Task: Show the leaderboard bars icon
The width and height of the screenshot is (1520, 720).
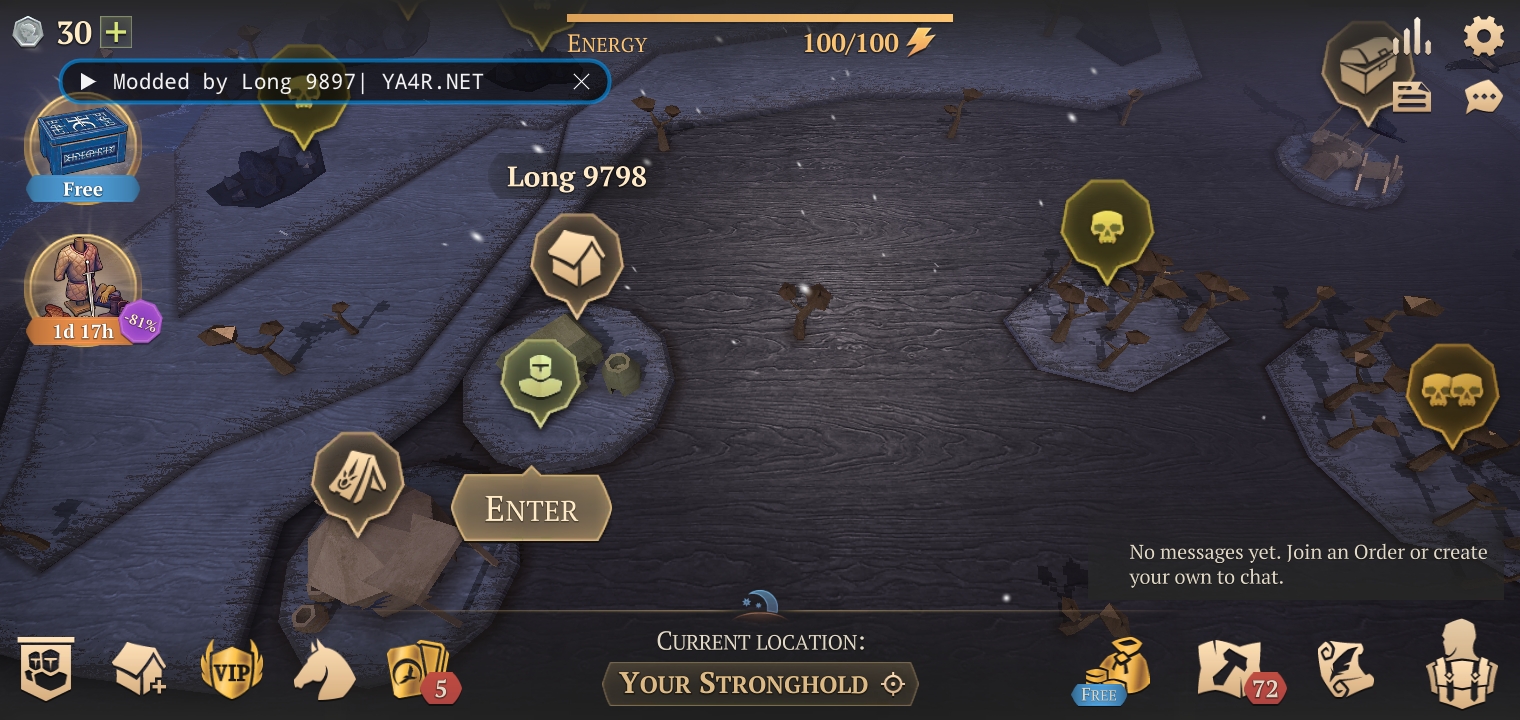Action: 1412,37
